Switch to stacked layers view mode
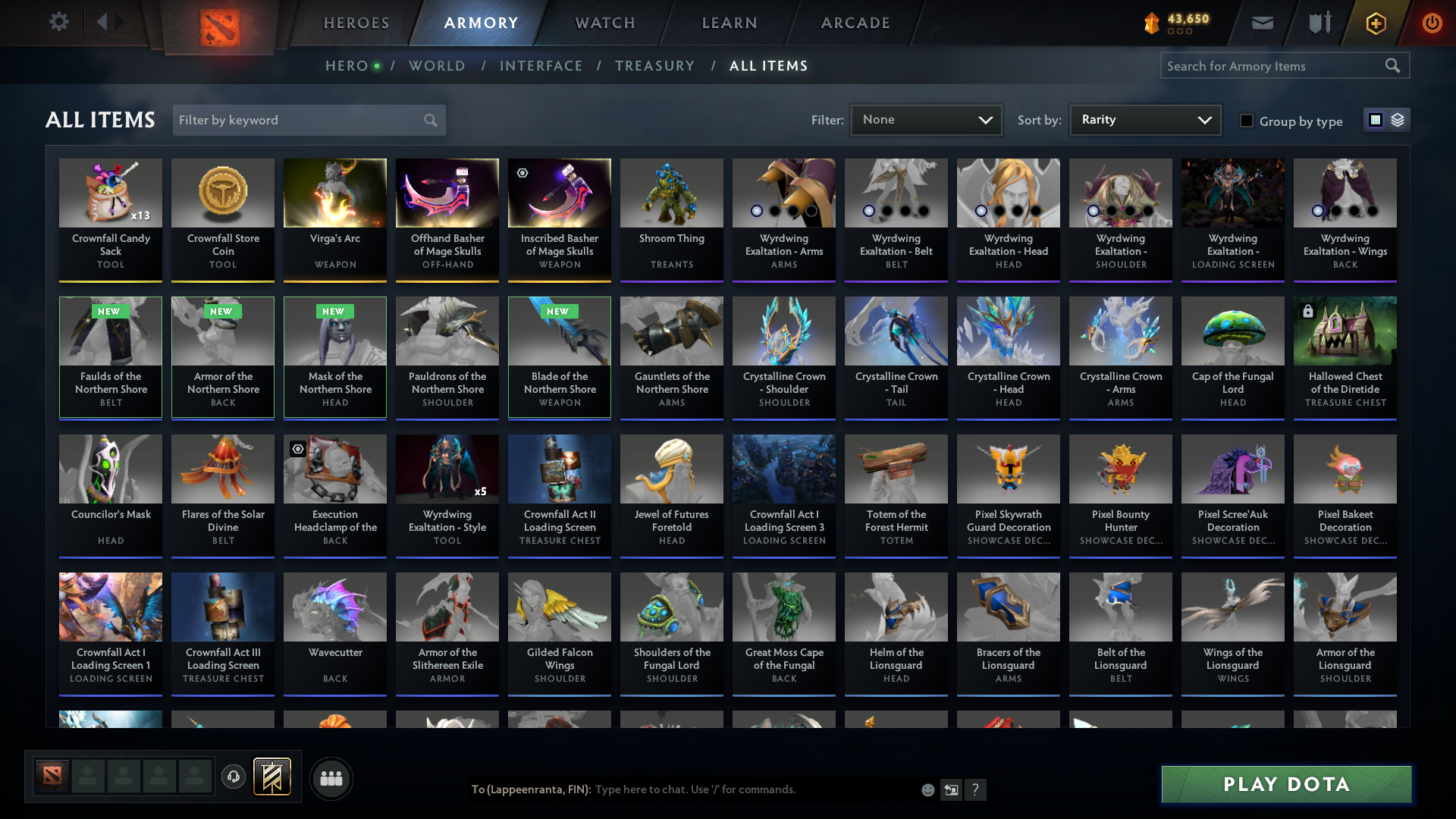This screenshot has width=1456, height=819. point(1398,119)
